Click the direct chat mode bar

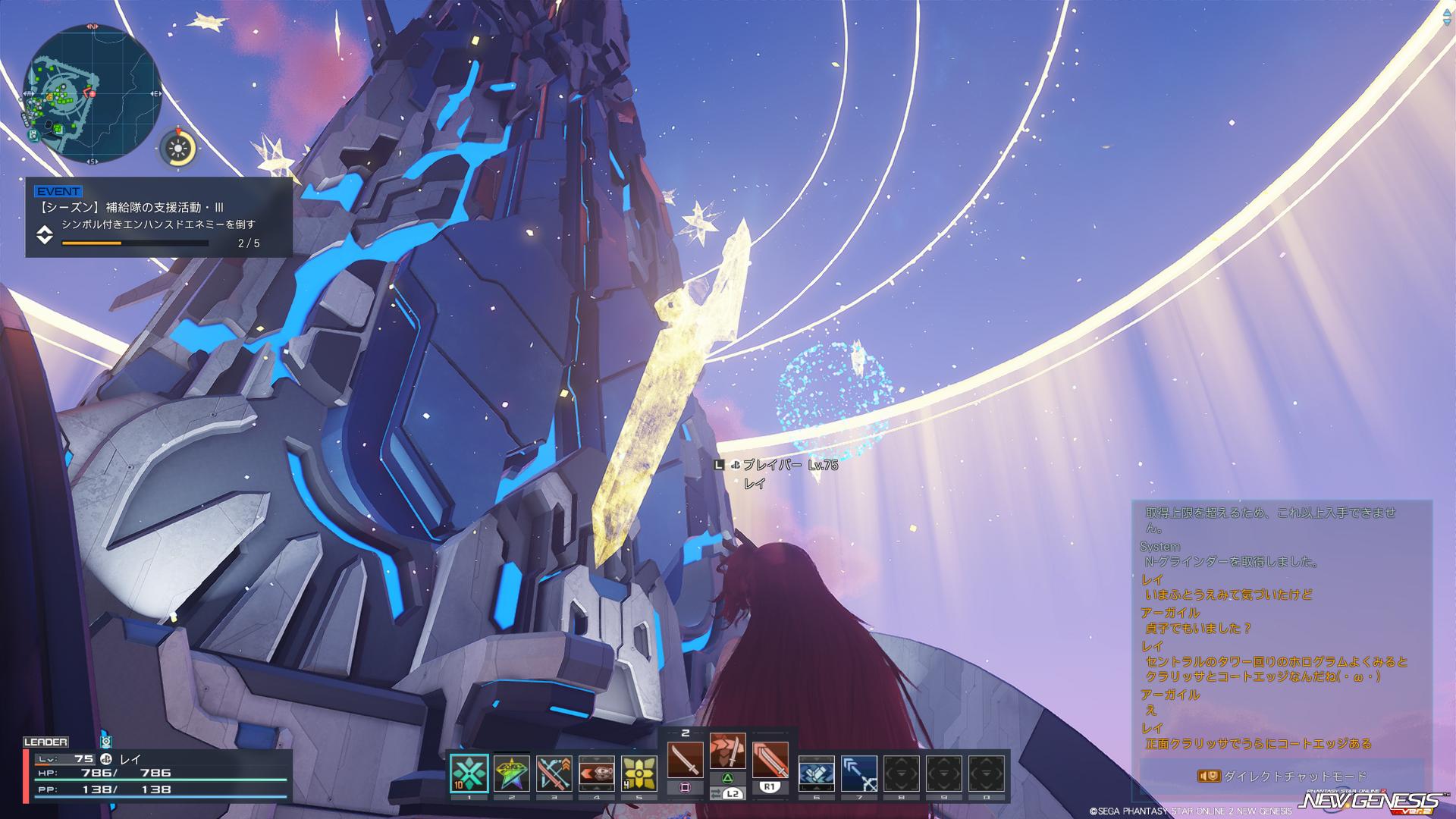pos(1282,777)
